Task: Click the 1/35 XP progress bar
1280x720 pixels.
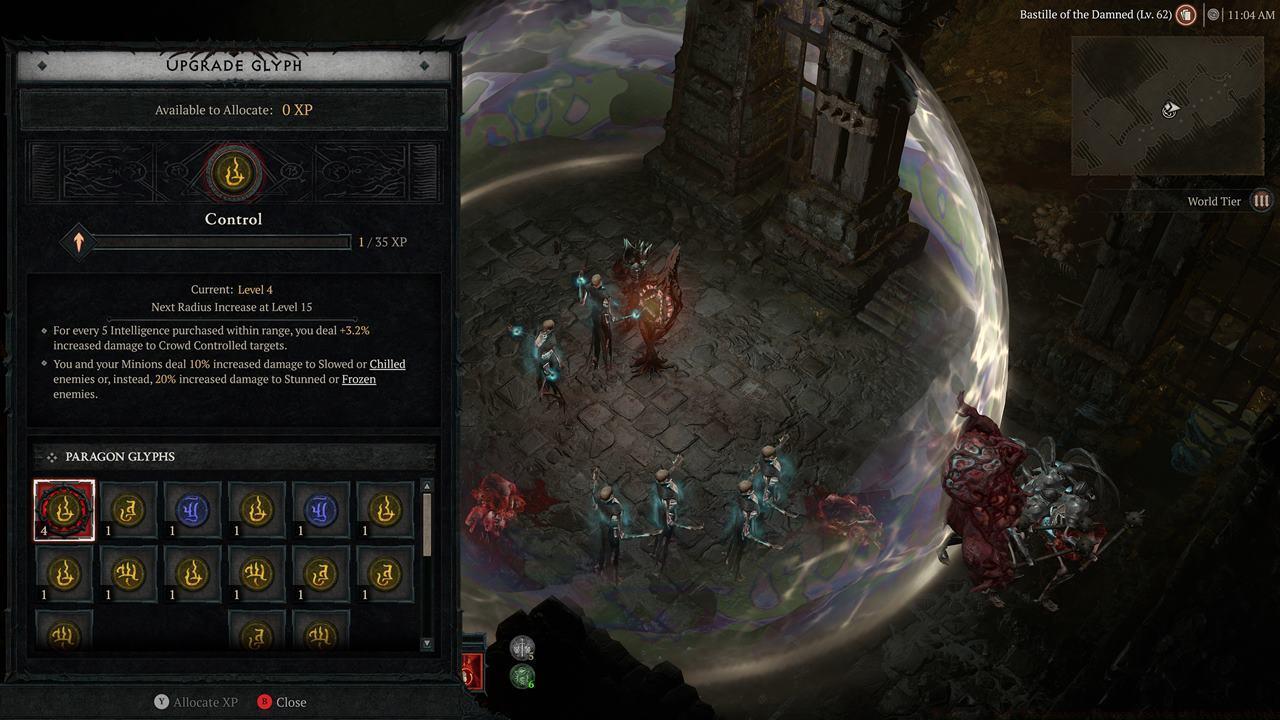Action: (x=220, y=241)
